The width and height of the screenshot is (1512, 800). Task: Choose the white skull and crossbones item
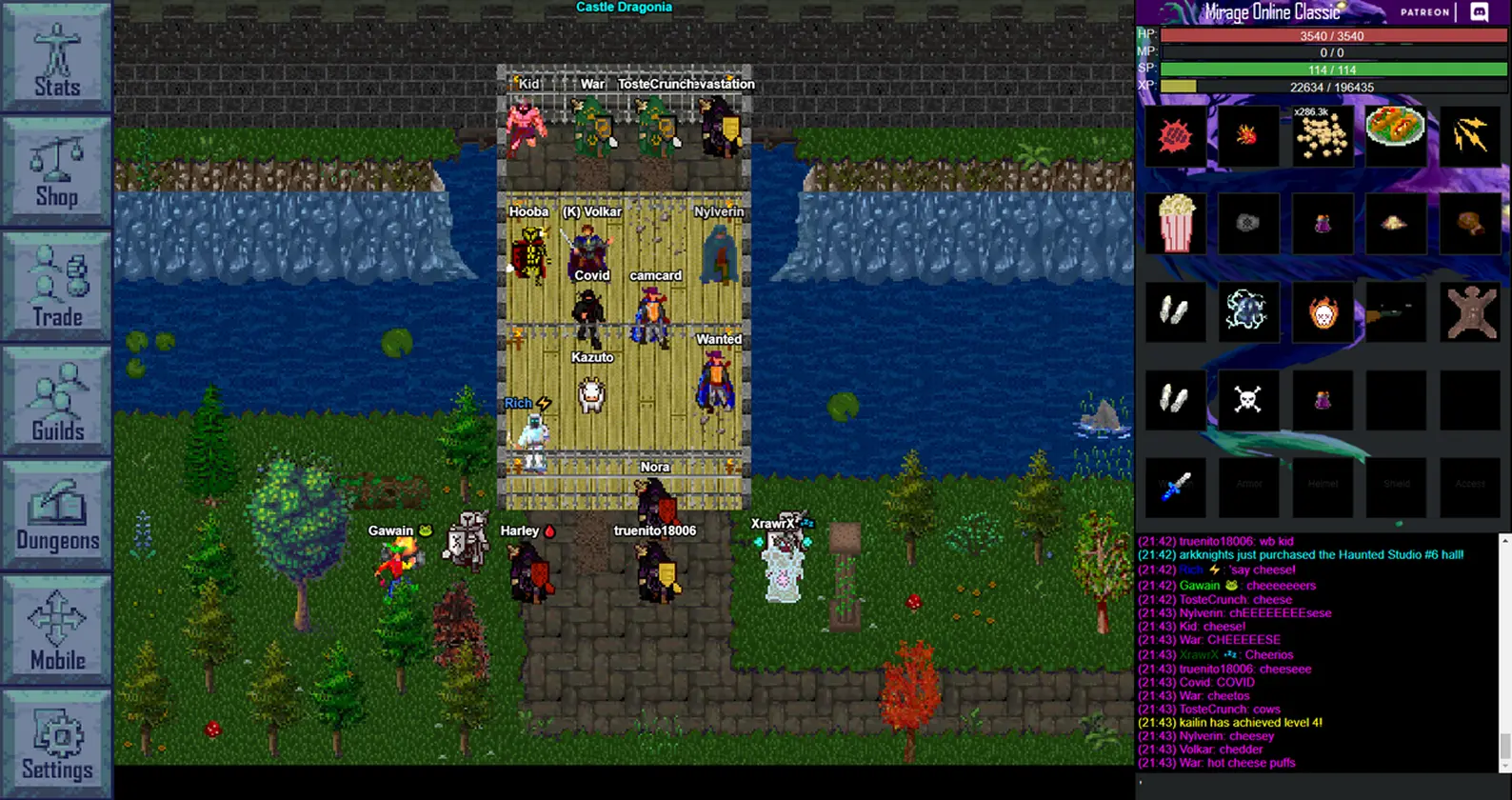pos(1247,399)
